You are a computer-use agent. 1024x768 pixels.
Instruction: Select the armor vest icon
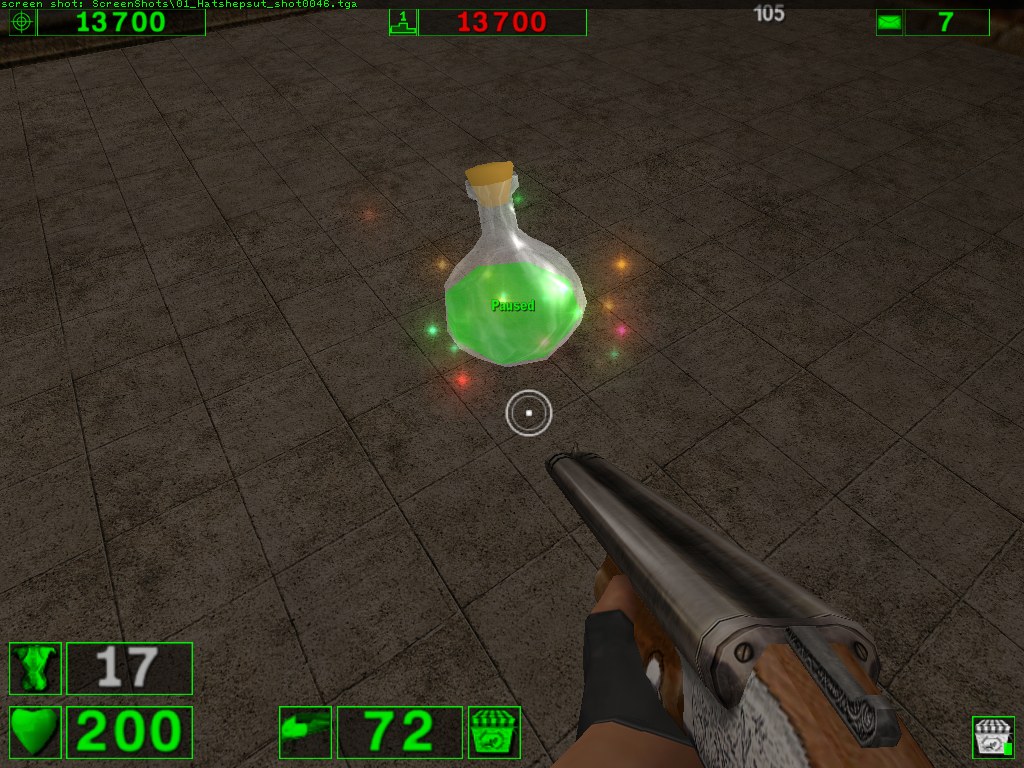pos(35,668)
